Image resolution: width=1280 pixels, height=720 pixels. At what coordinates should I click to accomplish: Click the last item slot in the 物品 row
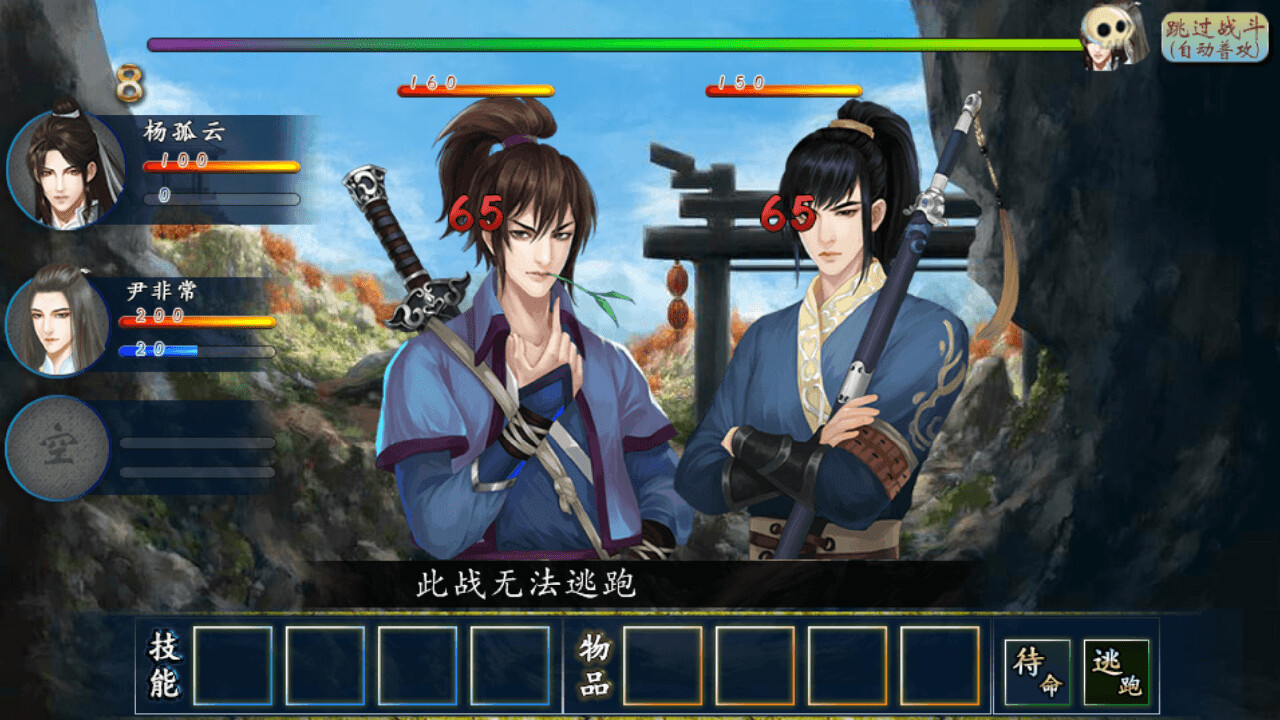pos(940,667)
